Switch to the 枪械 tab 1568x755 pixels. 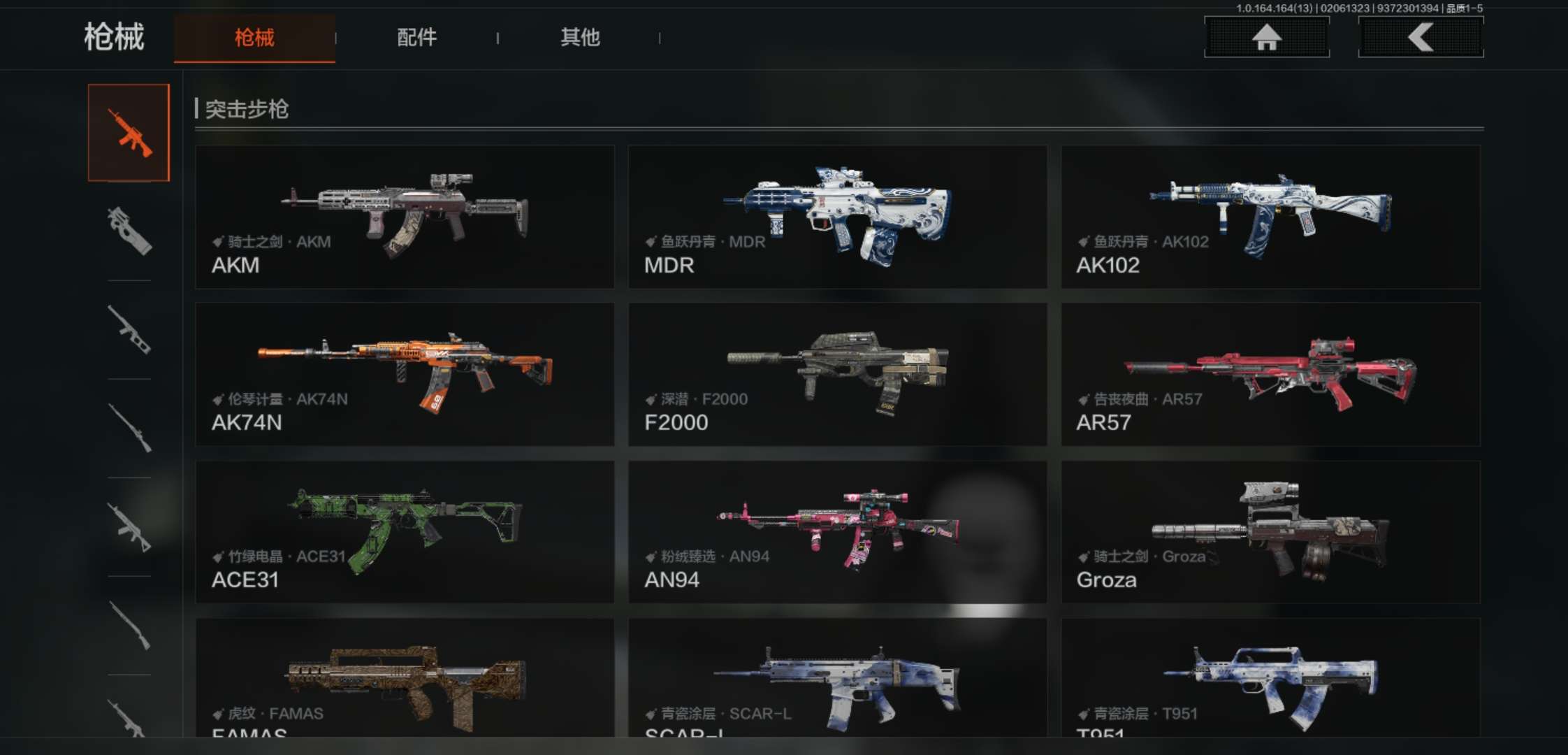pos(254,38)
